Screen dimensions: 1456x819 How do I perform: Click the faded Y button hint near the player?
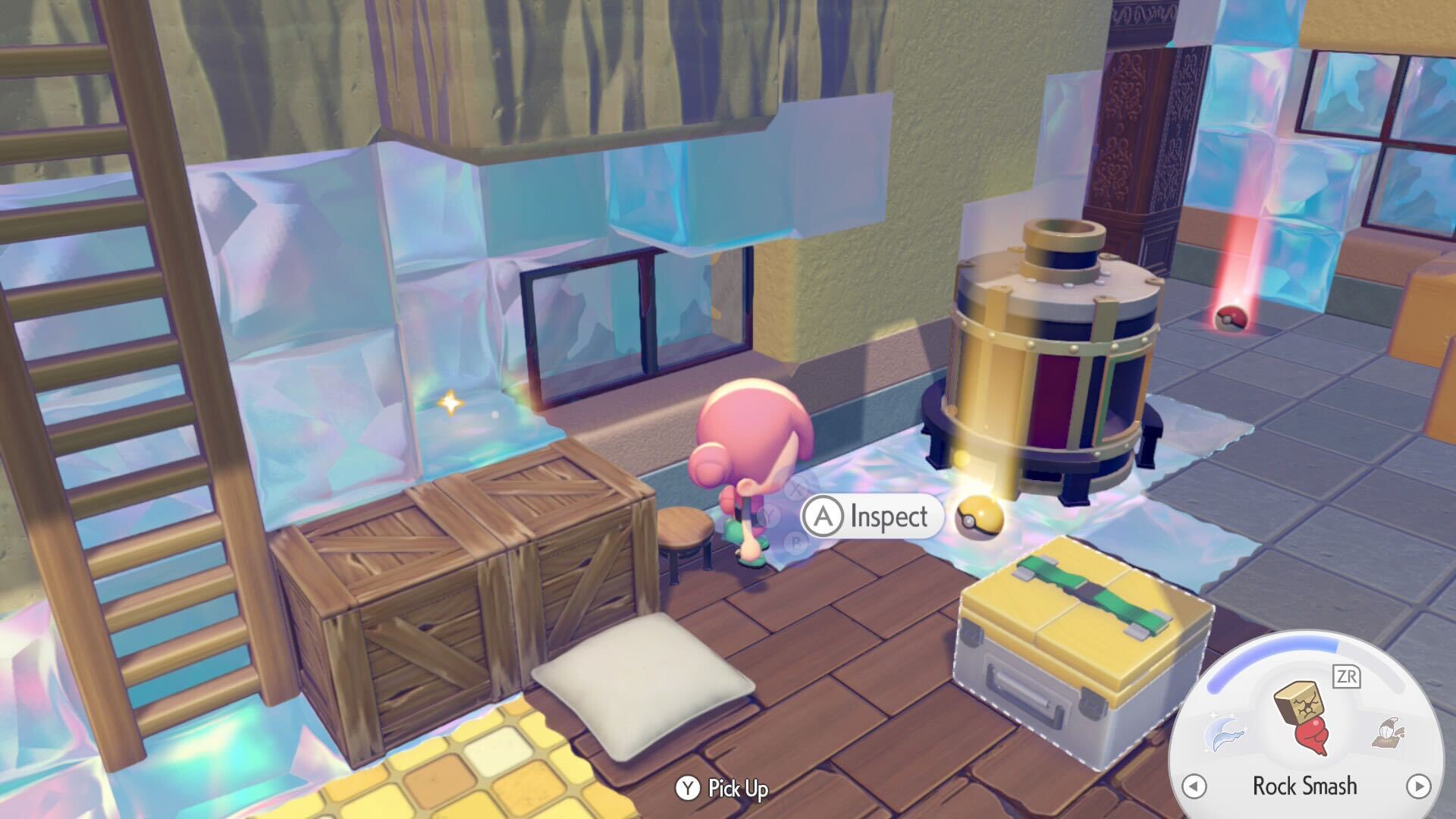tap(768, 516)
